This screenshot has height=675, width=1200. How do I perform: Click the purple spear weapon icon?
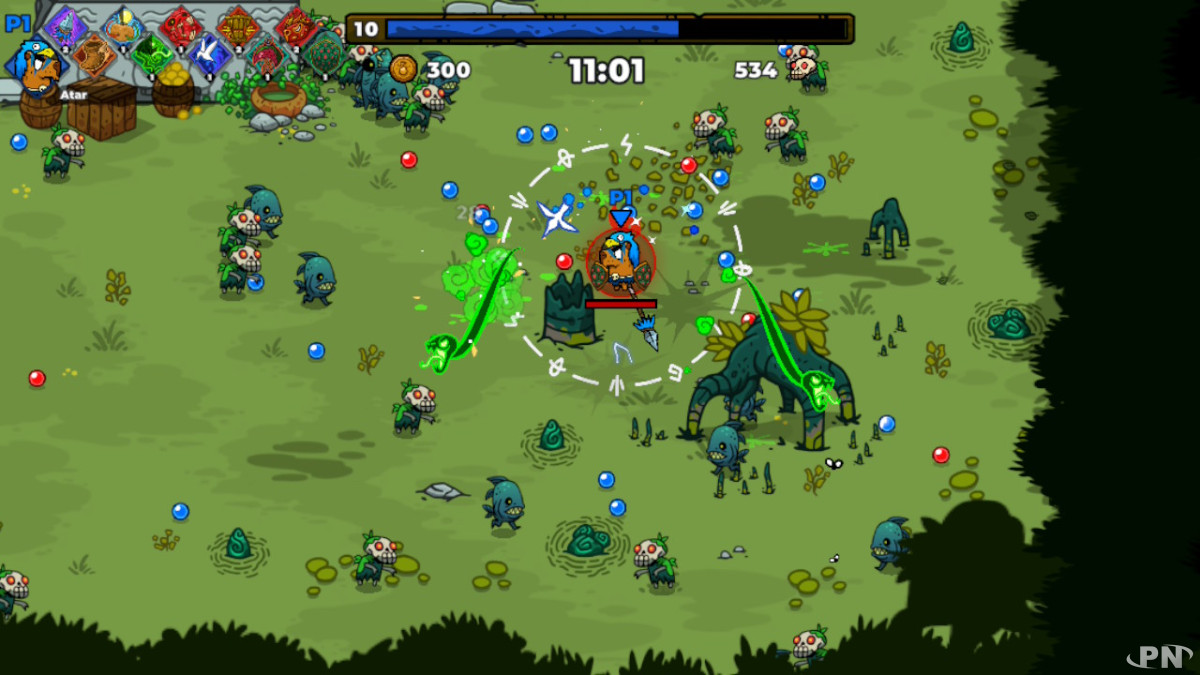(66, 26)
